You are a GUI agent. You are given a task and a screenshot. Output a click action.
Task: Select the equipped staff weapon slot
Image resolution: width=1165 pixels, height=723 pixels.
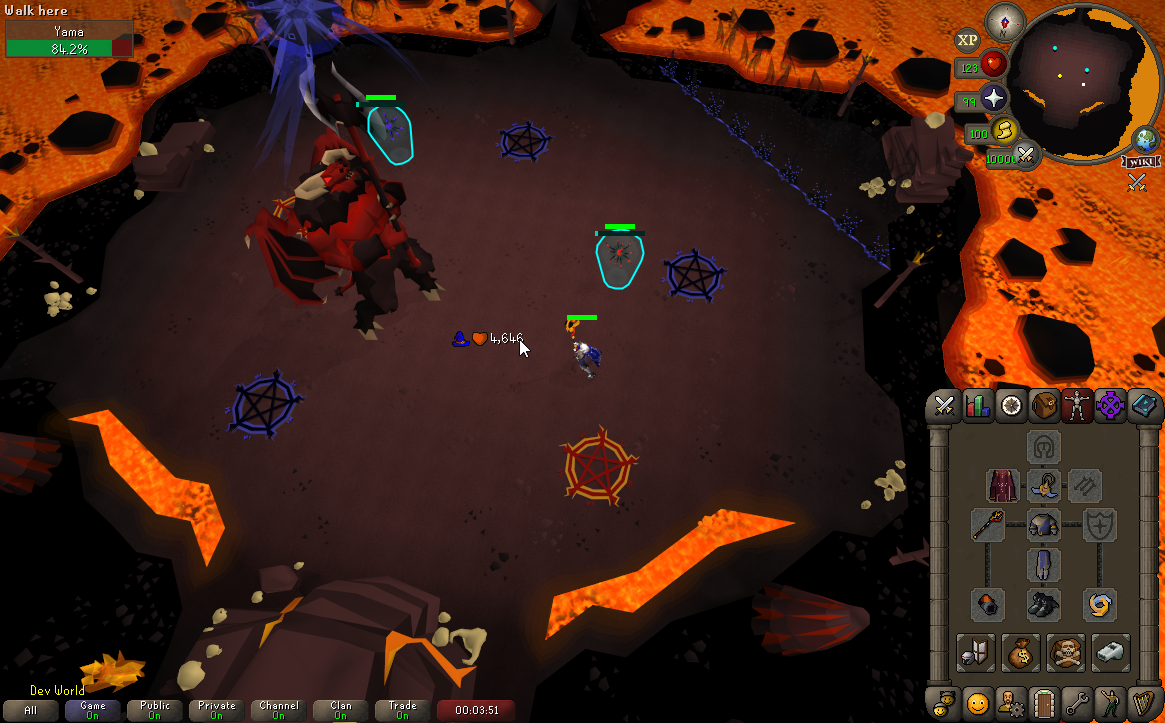point(988,525)
